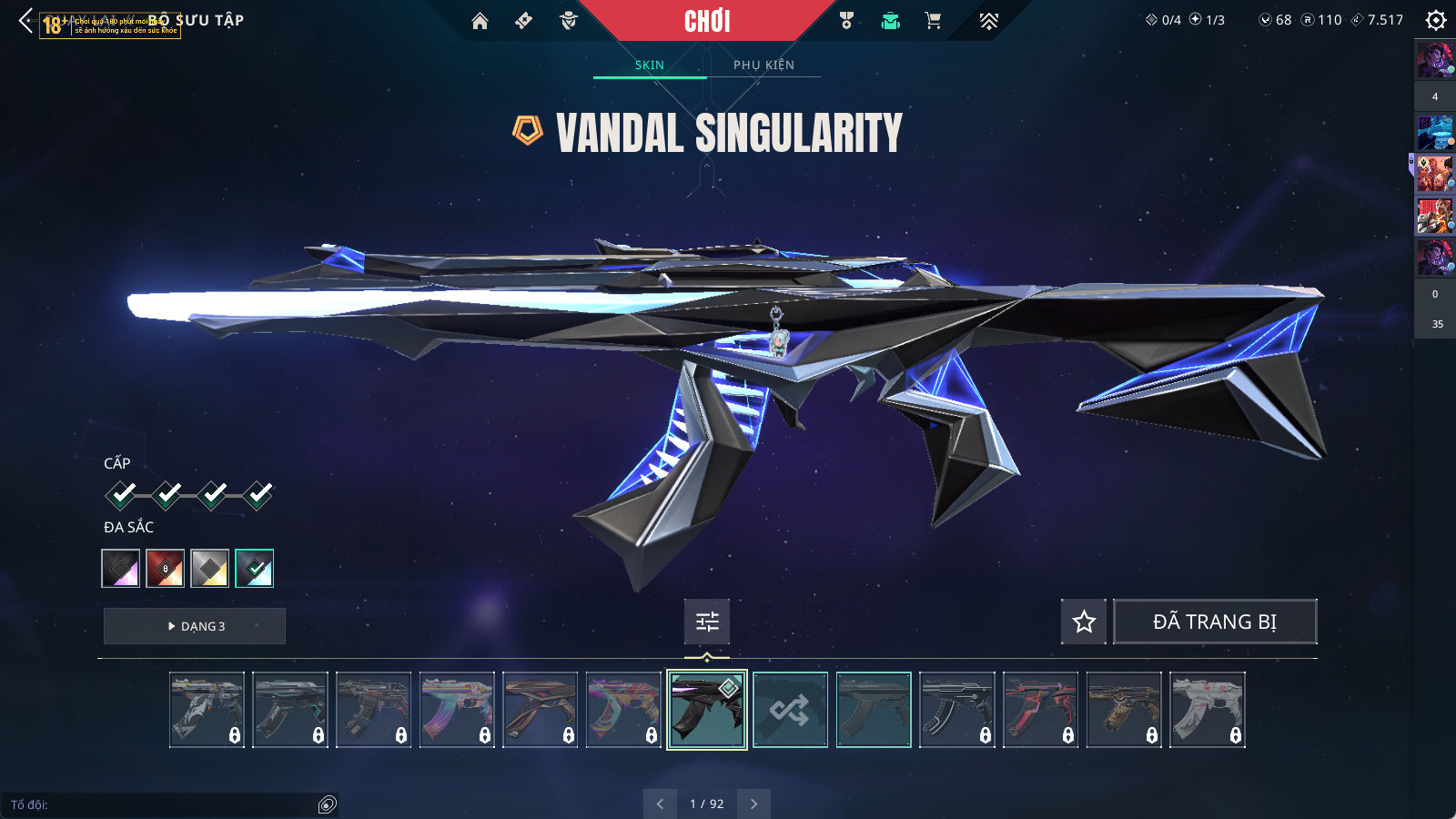Click the Tổ đội chat input box
The width and height of the screenshot is (1456, 819).
coord(164,804)
